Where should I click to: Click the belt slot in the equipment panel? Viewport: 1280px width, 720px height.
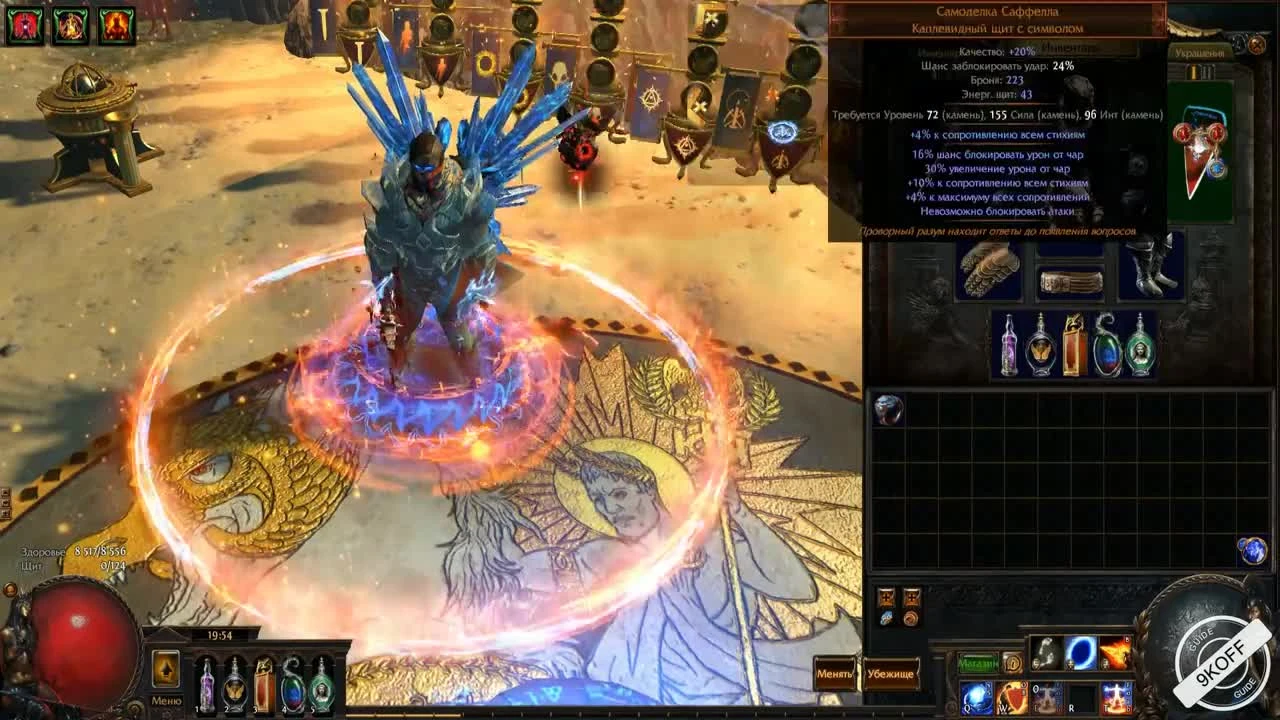click(1068, 283)
